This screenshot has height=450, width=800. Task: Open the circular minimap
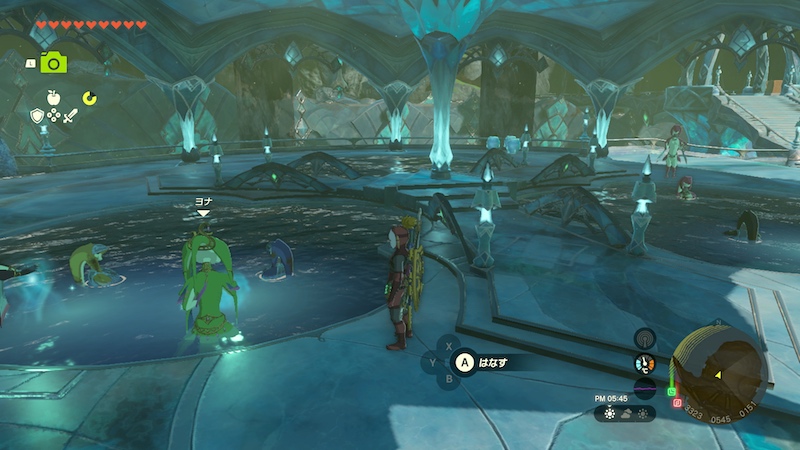coord(718,372)
